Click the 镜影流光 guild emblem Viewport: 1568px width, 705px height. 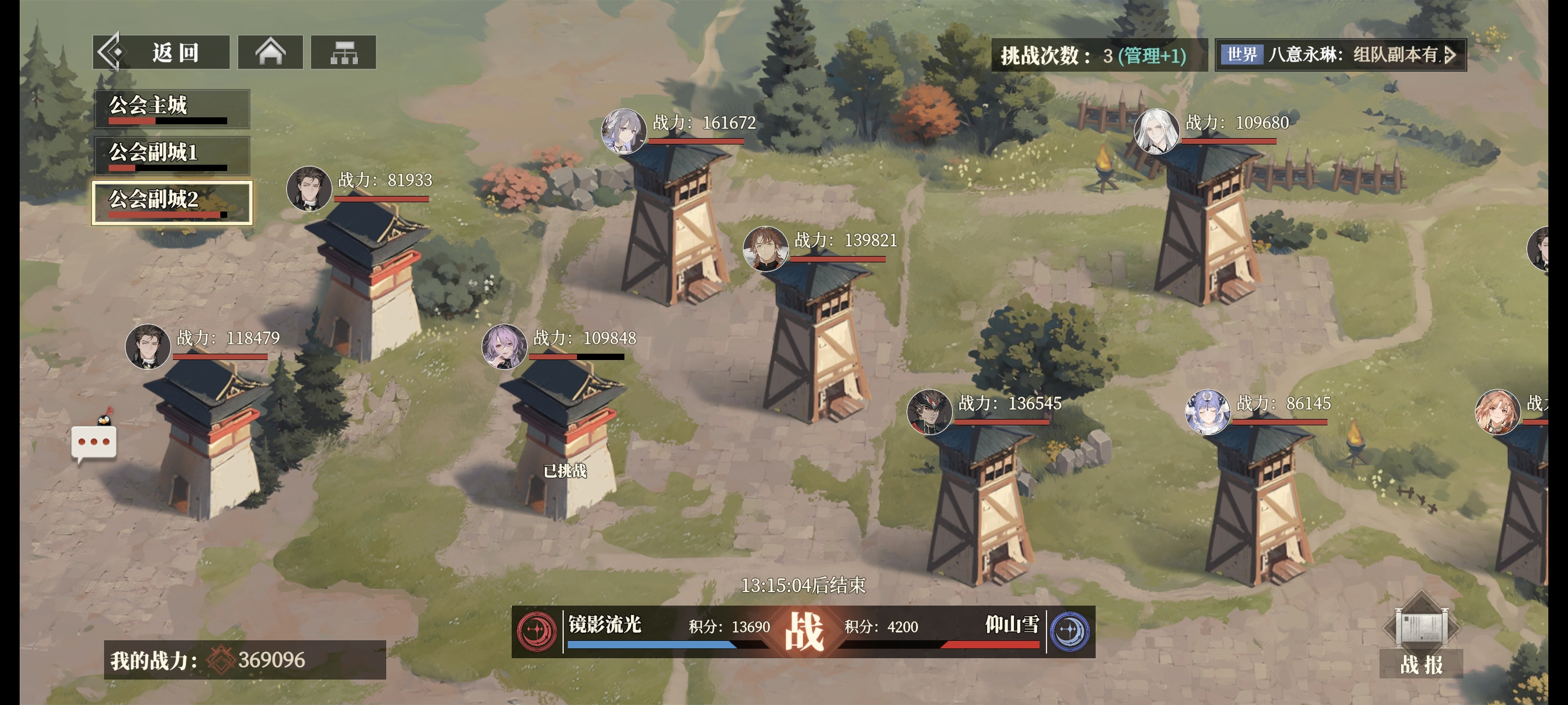tap(537, 631)
